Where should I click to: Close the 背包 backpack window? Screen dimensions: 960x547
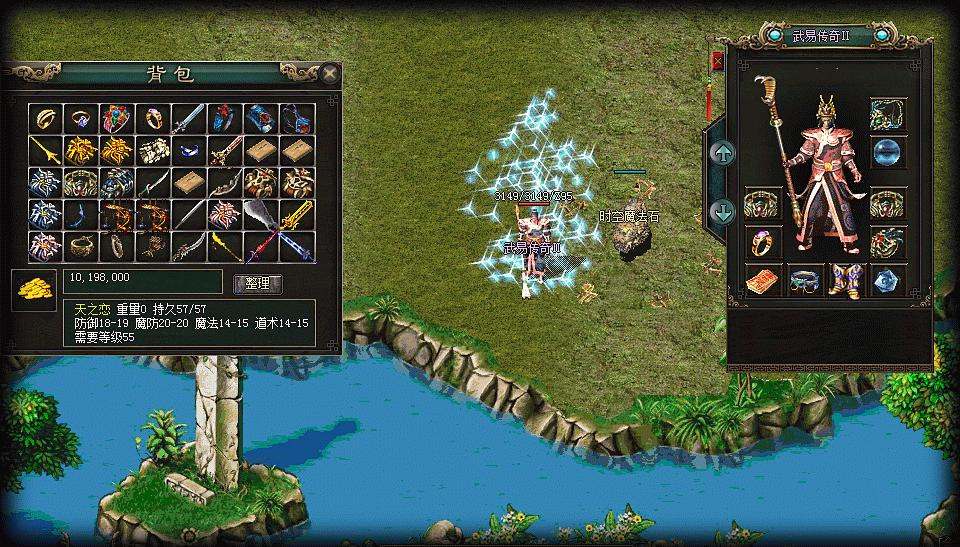pyautogui.click(x=329, y=73)
